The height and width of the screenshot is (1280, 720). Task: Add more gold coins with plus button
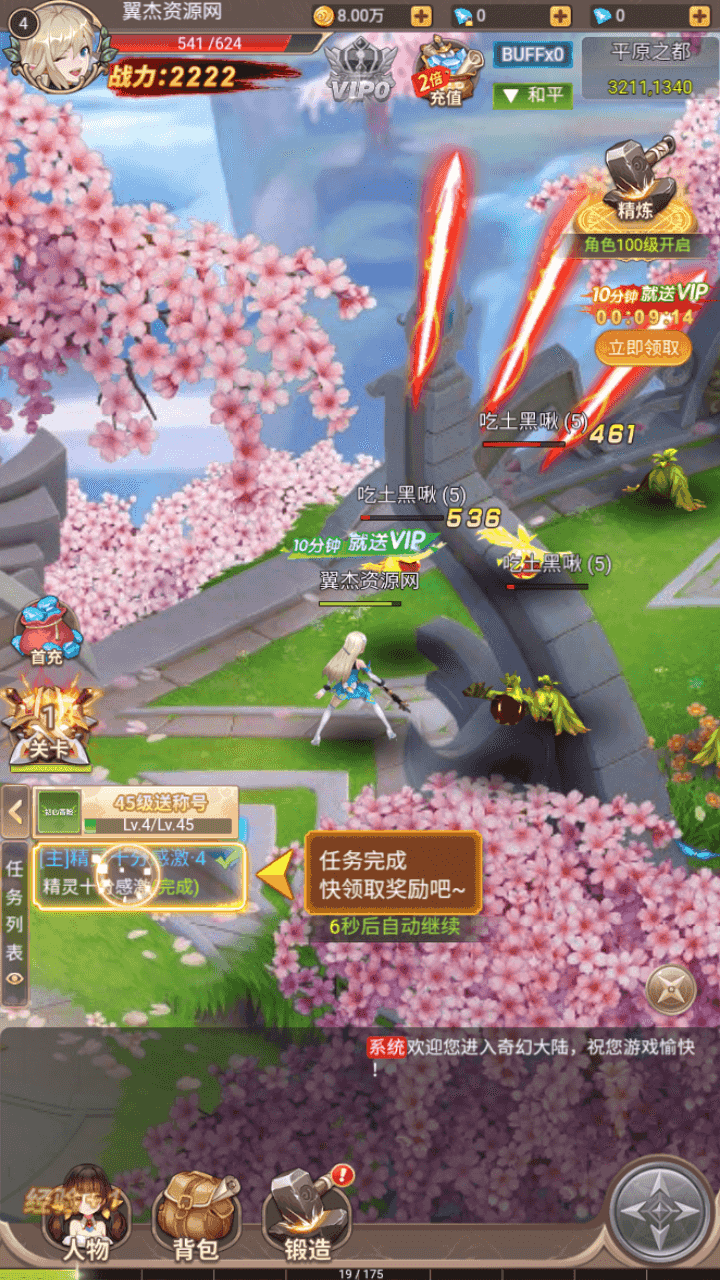click(x=421, y=16)
